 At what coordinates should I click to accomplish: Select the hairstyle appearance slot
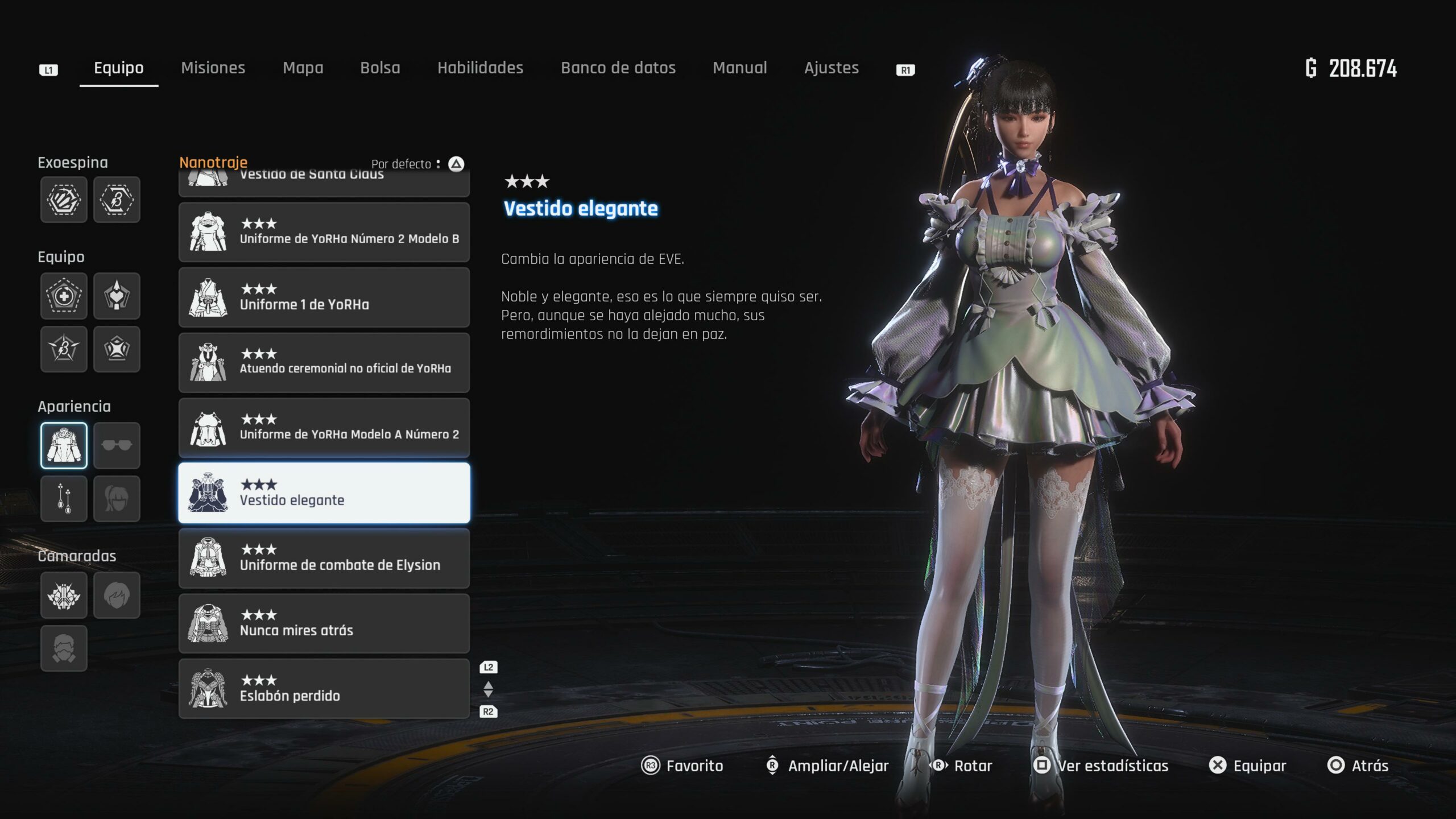[x=117, y=499]
